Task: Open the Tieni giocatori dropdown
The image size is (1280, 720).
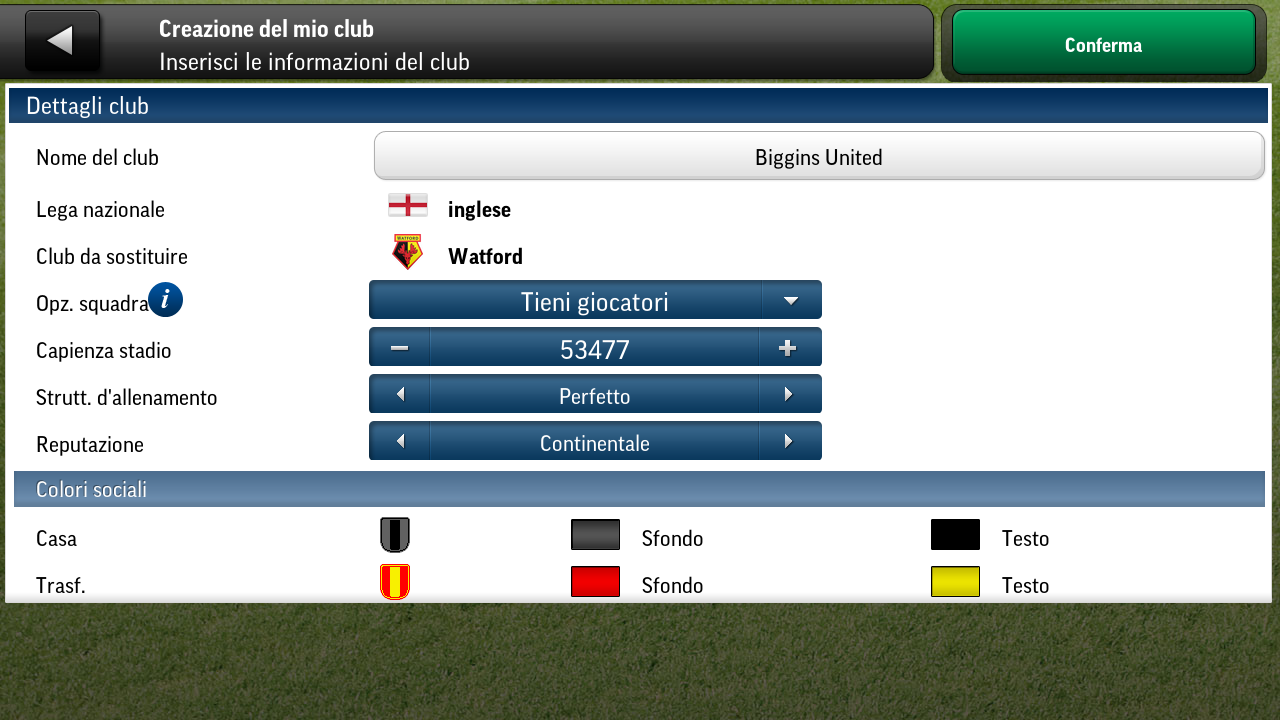Action: [x=595, y=299]
